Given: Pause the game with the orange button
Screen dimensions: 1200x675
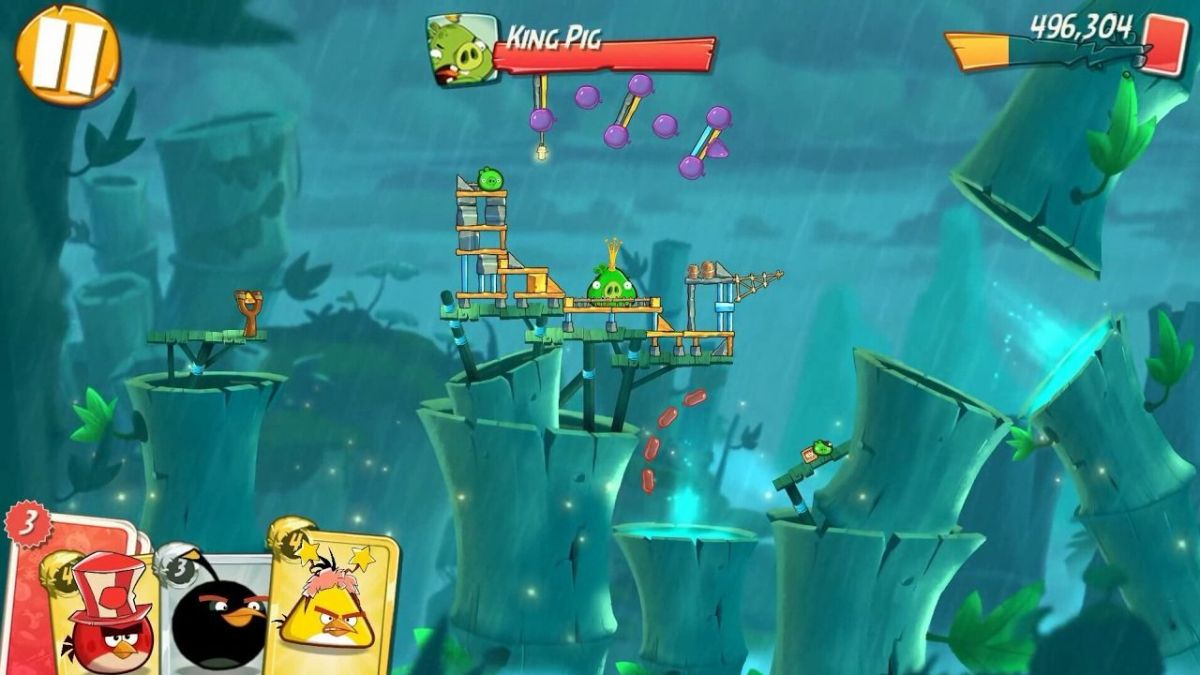Looking at the screenshot, I should coord(67,55).
